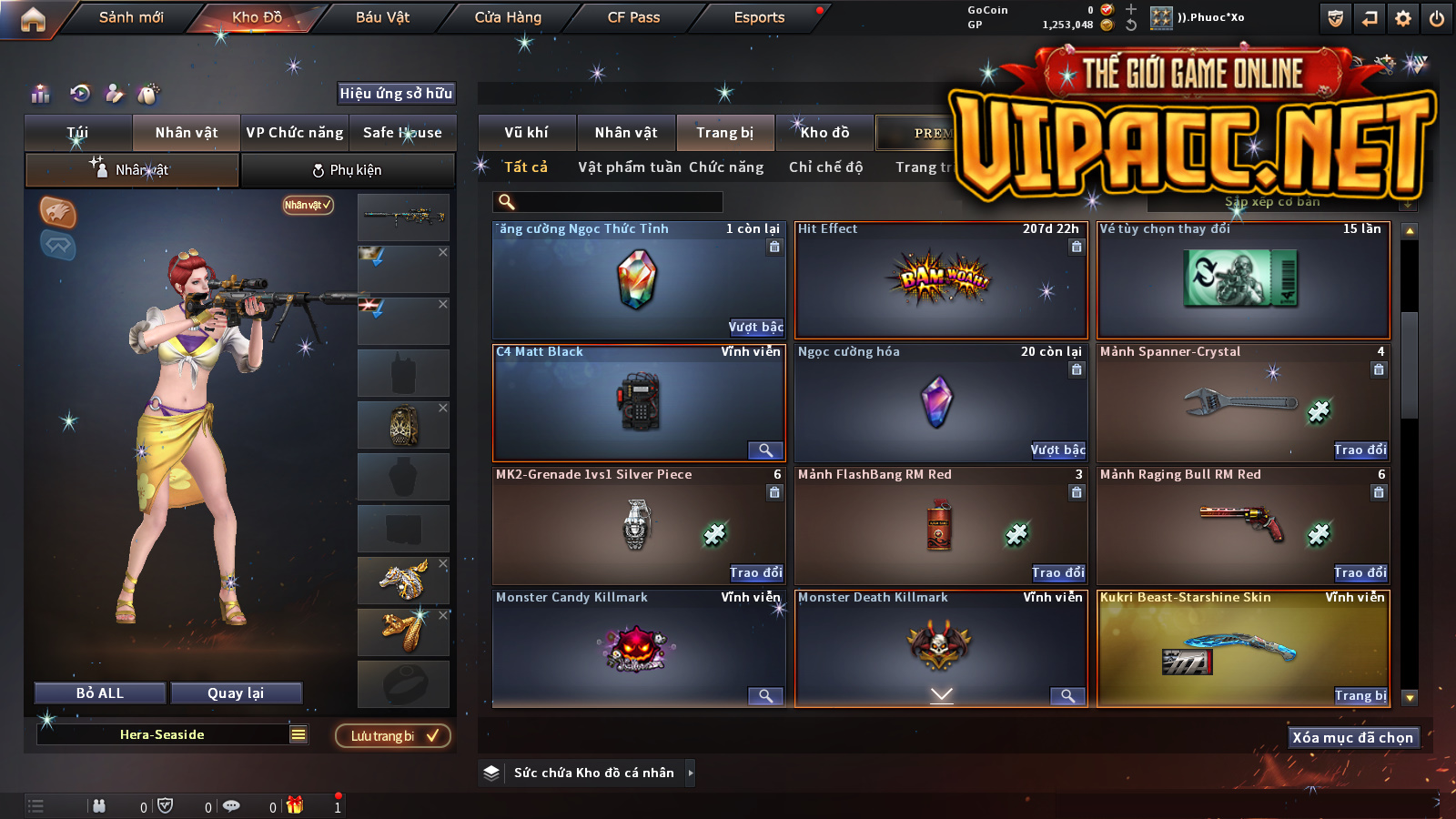The height and width of the screenshot is (819, 1456).
Task: Switch to the Cửa Hàng shop tab
Action: (508, 17)
